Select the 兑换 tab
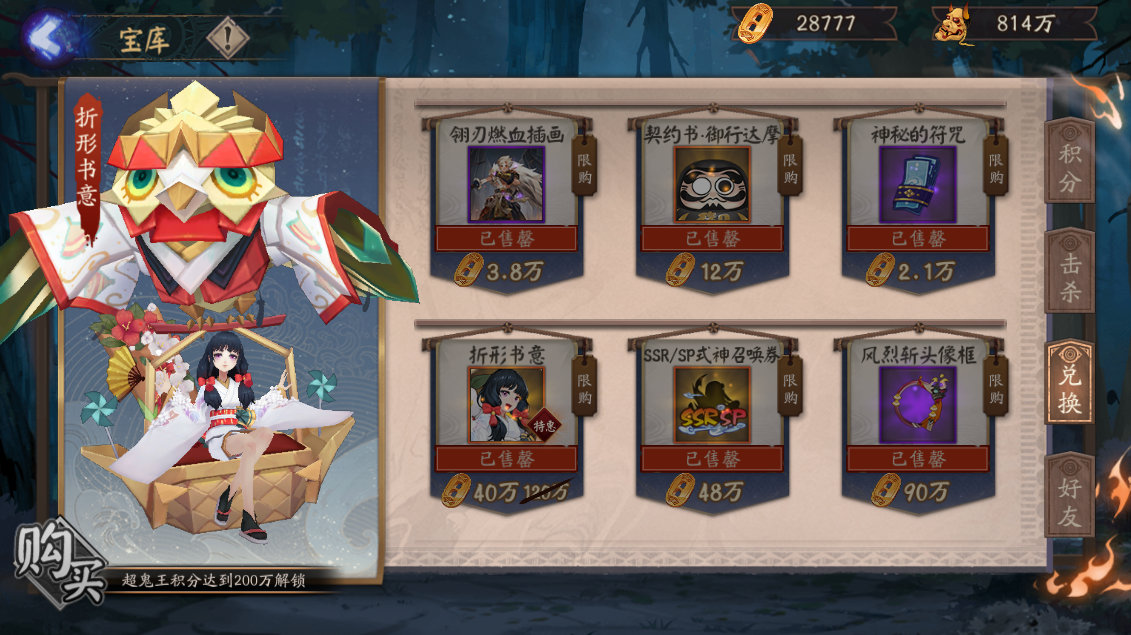The height and width of the screenshot is (635, 1131). (1068, 385)
